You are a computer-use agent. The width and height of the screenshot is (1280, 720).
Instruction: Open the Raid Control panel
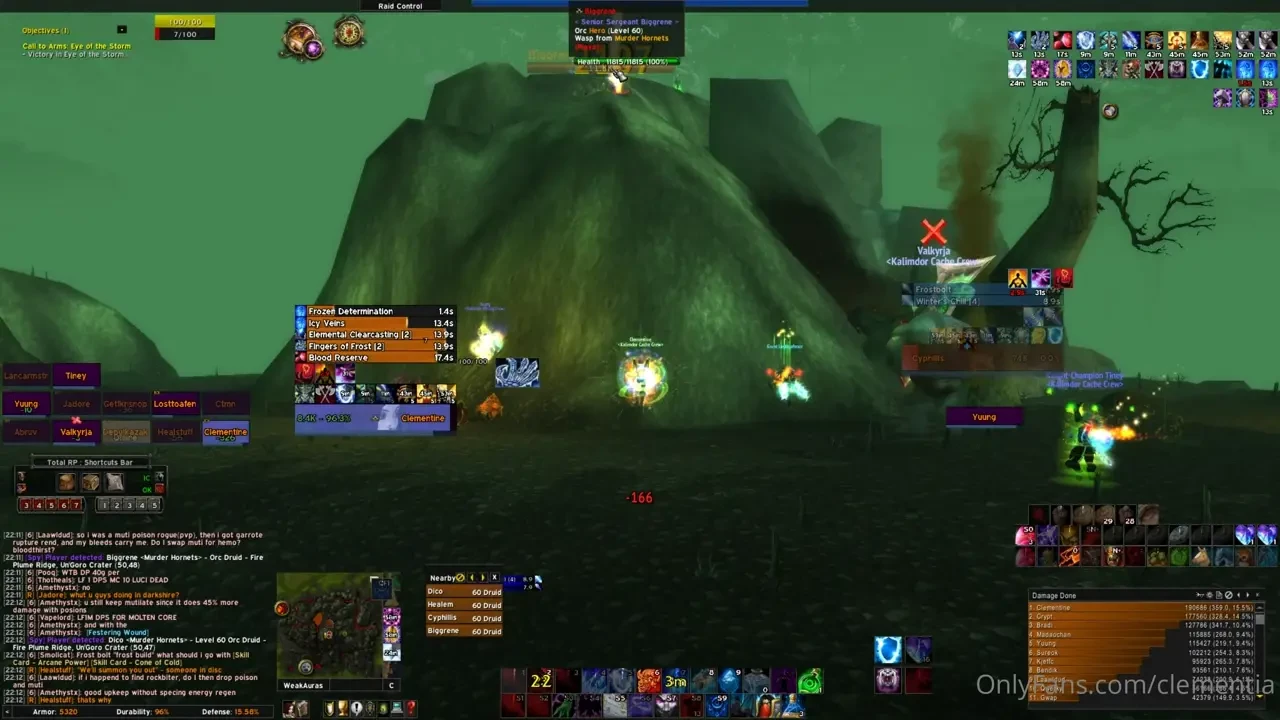pos(400,6)
